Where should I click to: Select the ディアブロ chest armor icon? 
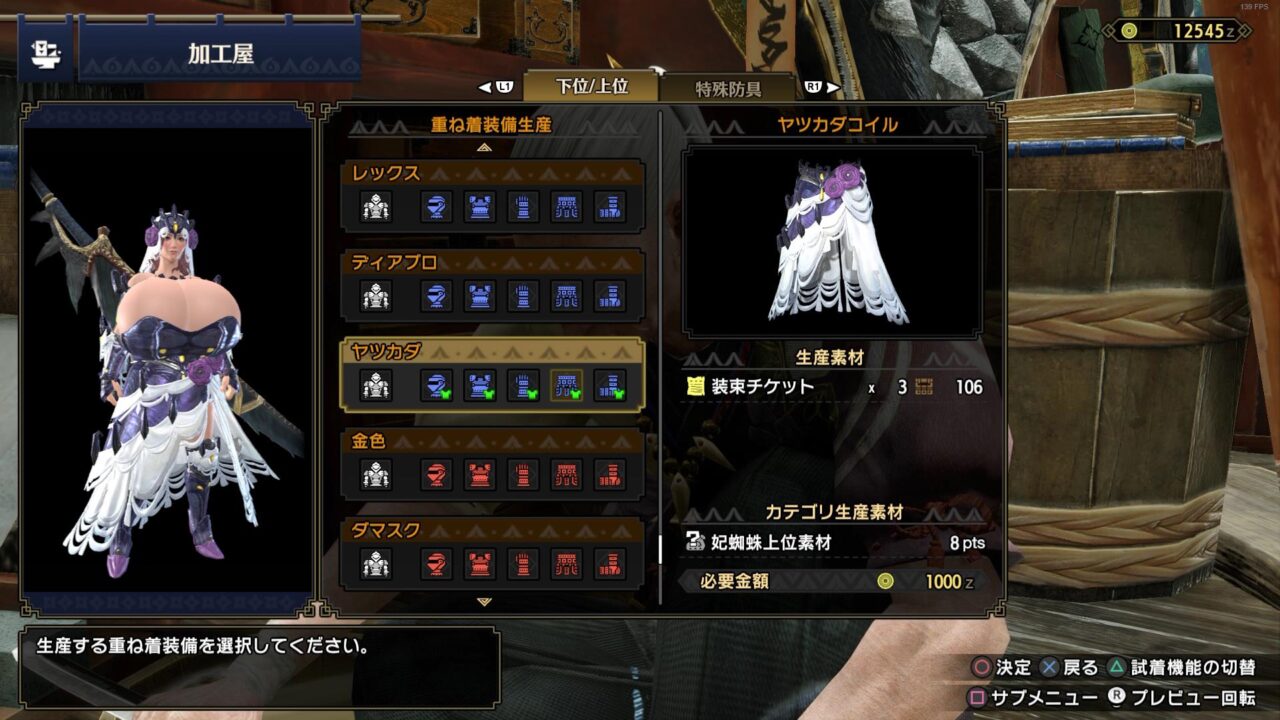[480, 296]
